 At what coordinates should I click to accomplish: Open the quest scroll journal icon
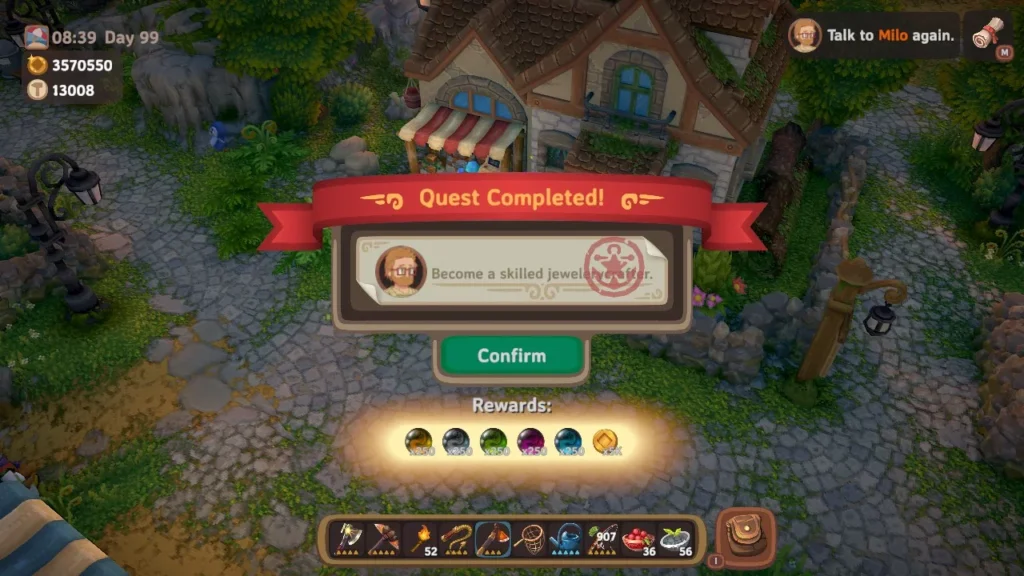pyautogui.click(x=988, y=36)
